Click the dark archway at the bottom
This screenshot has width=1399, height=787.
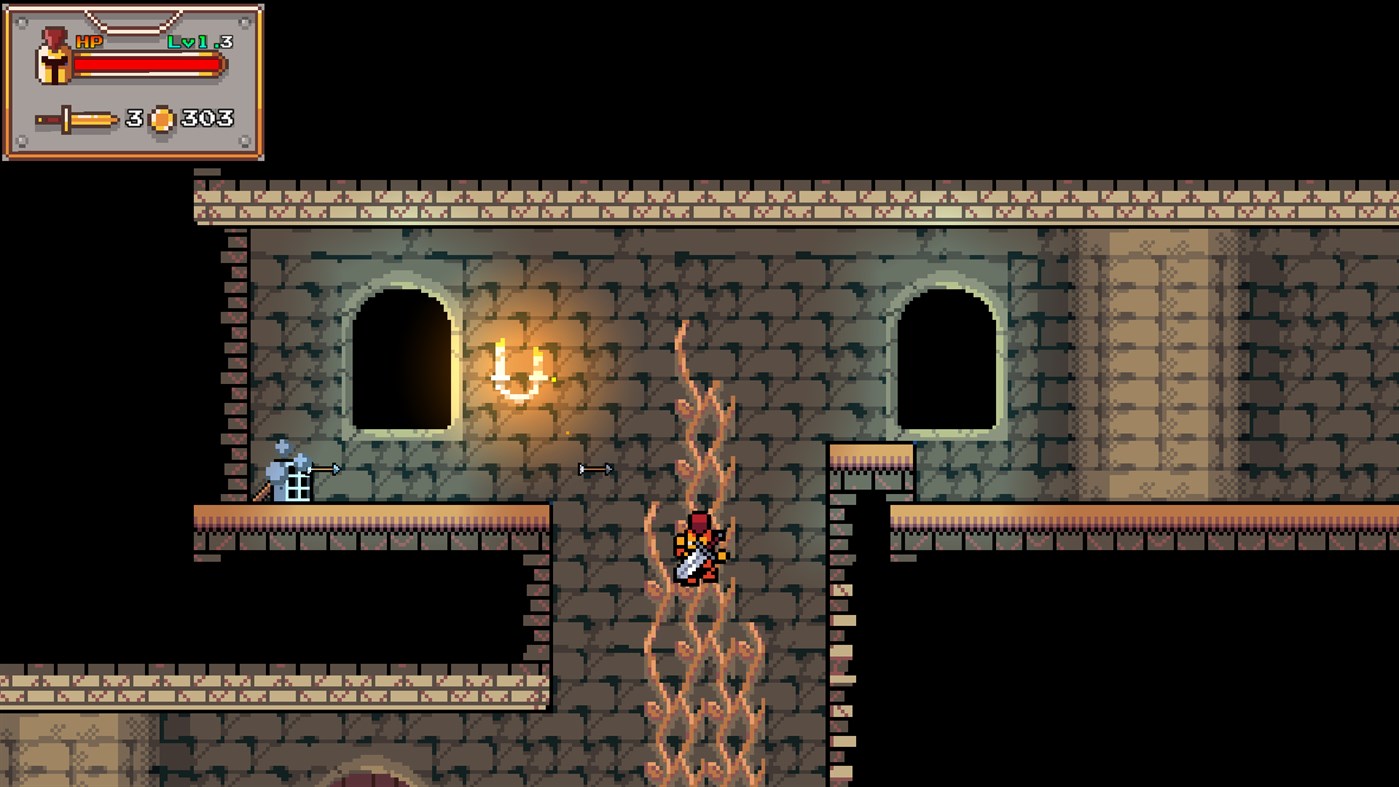point(370,780)
